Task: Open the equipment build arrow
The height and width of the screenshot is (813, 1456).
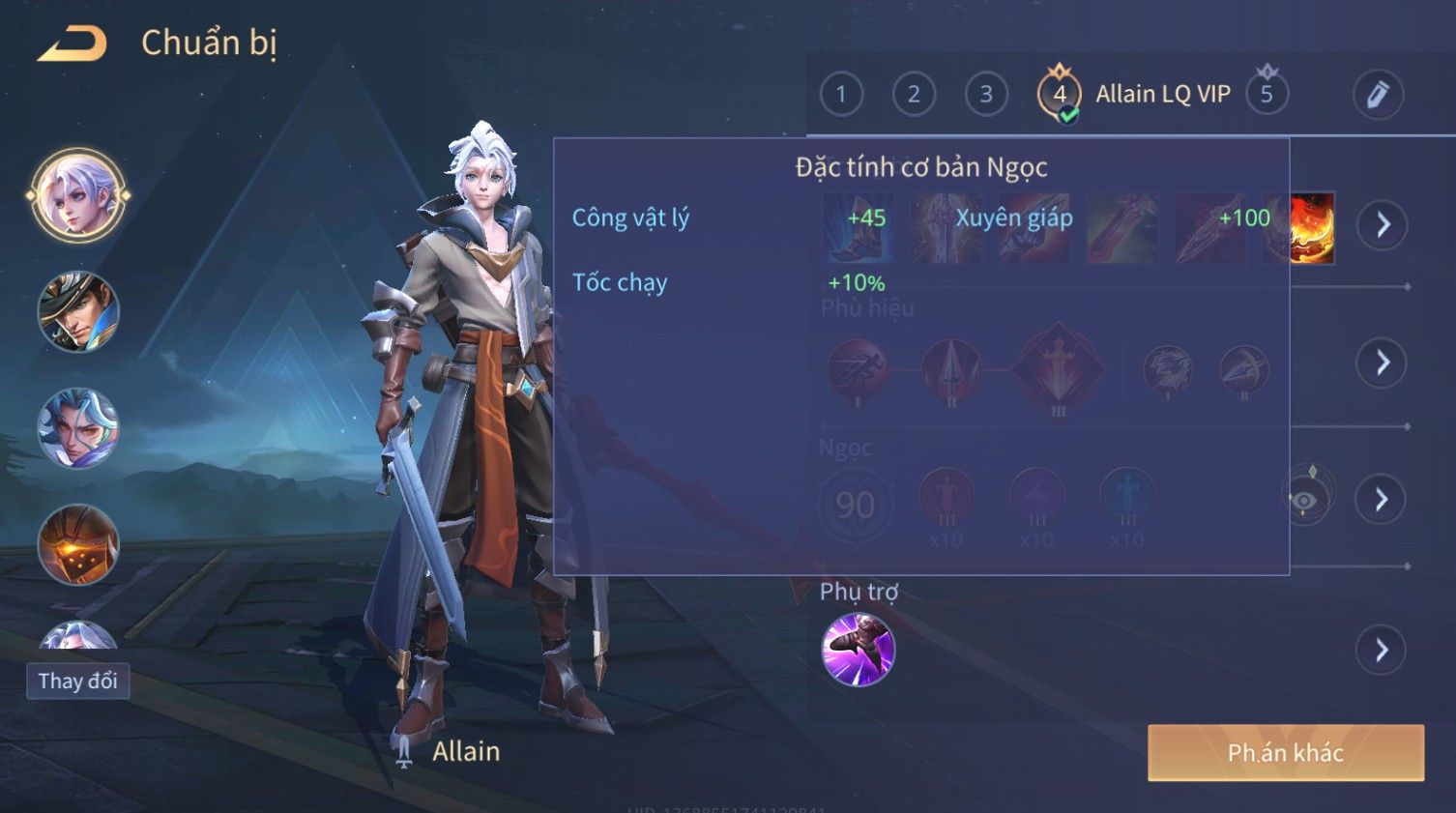Action: click(x=1383, y=225)
